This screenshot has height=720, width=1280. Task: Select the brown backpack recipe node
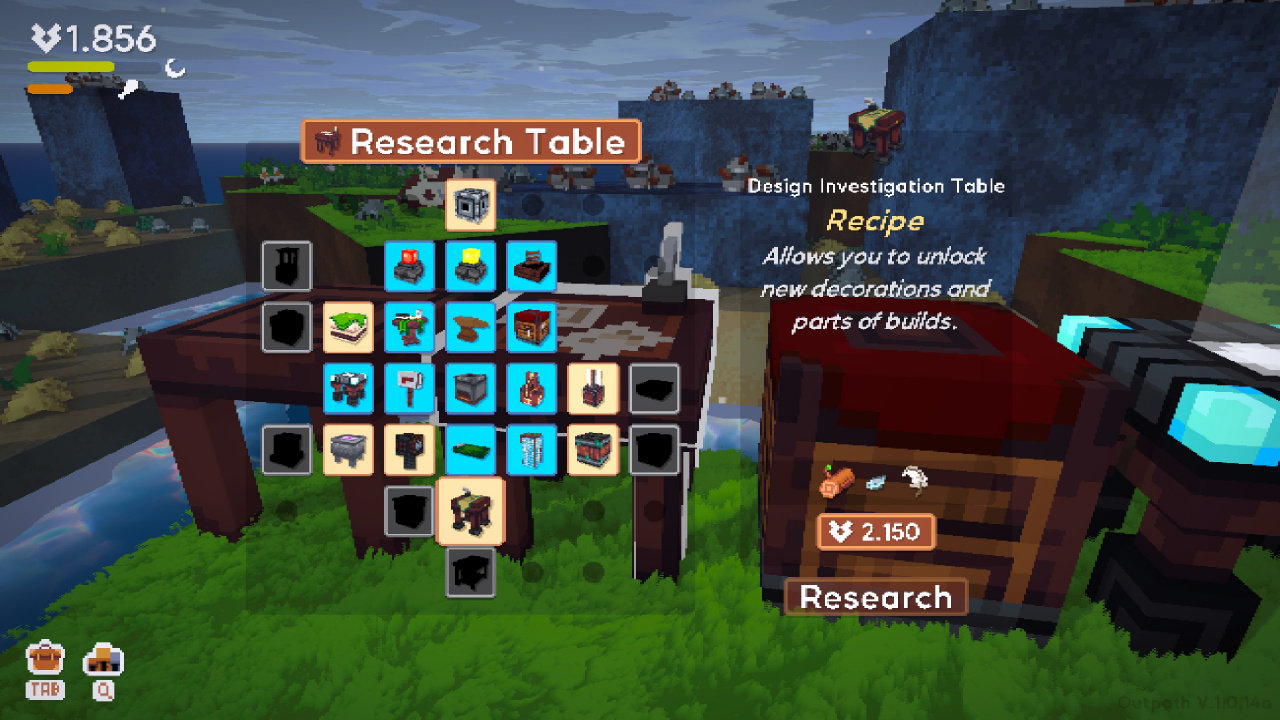531,388
